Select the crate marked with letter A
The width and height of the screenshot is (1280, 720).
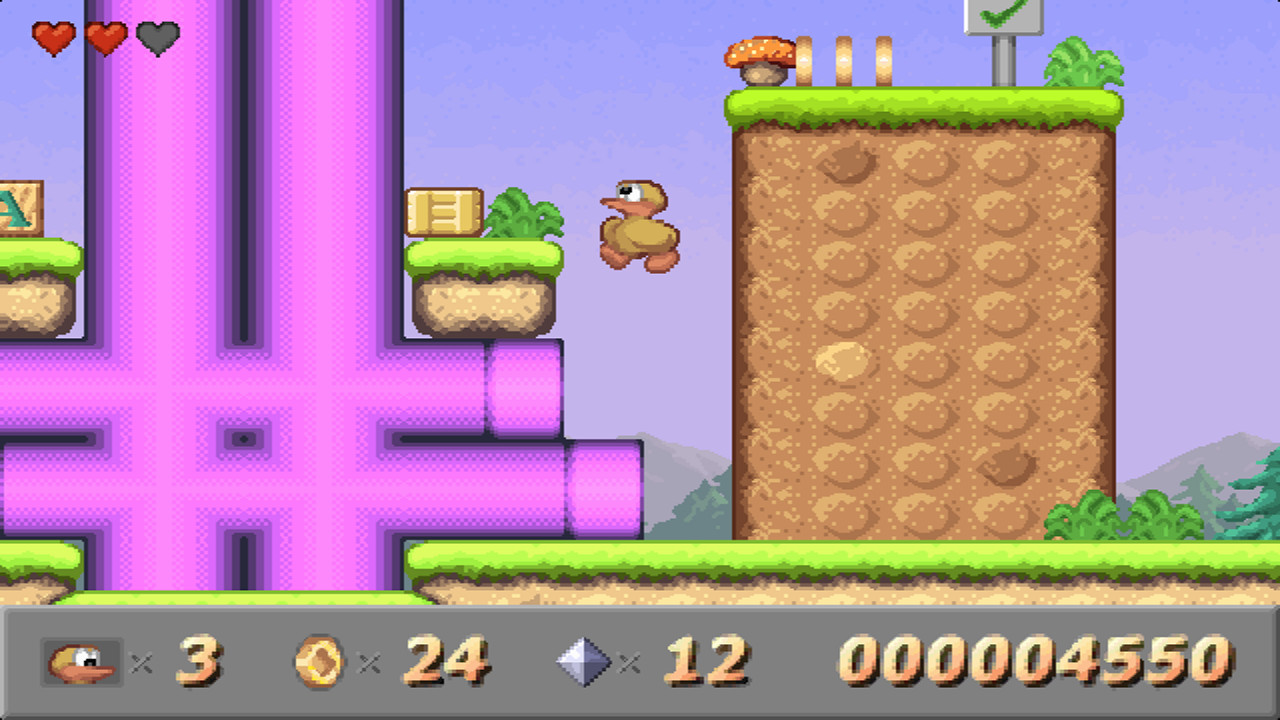tap(18, 208)
